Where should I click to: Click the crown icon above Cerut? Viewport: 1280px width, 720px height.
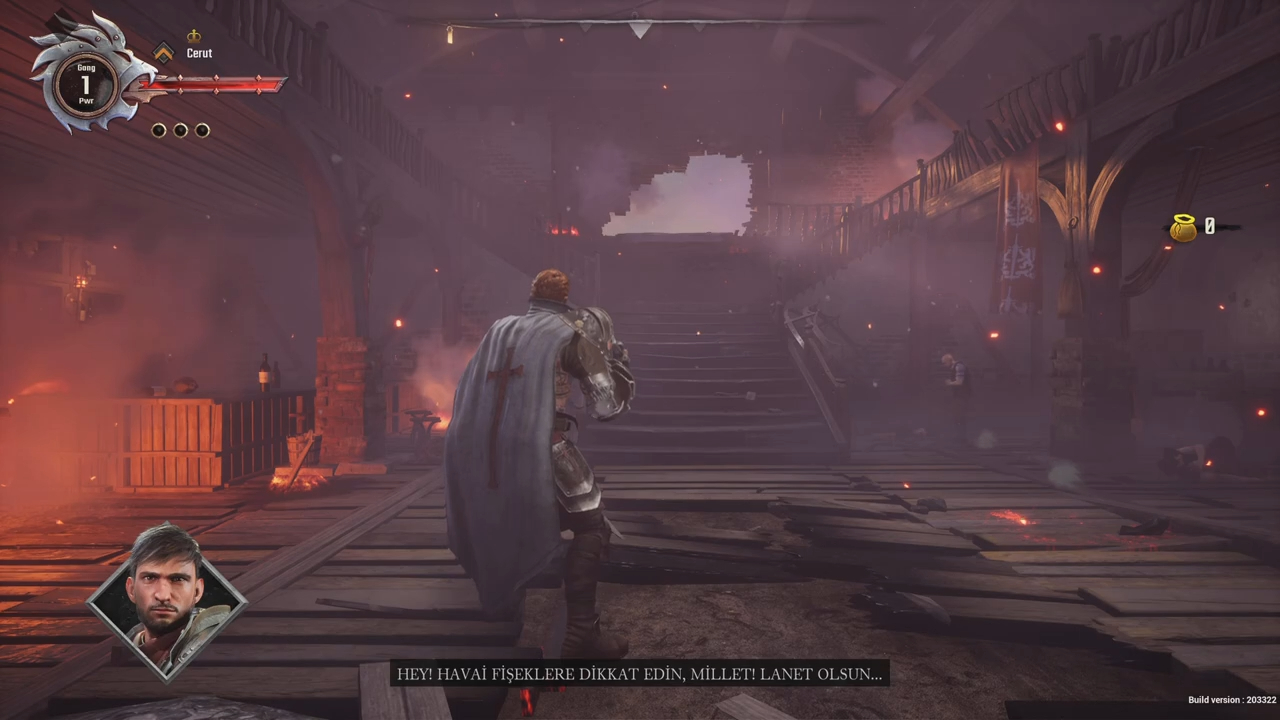click(x=194, y=37)
